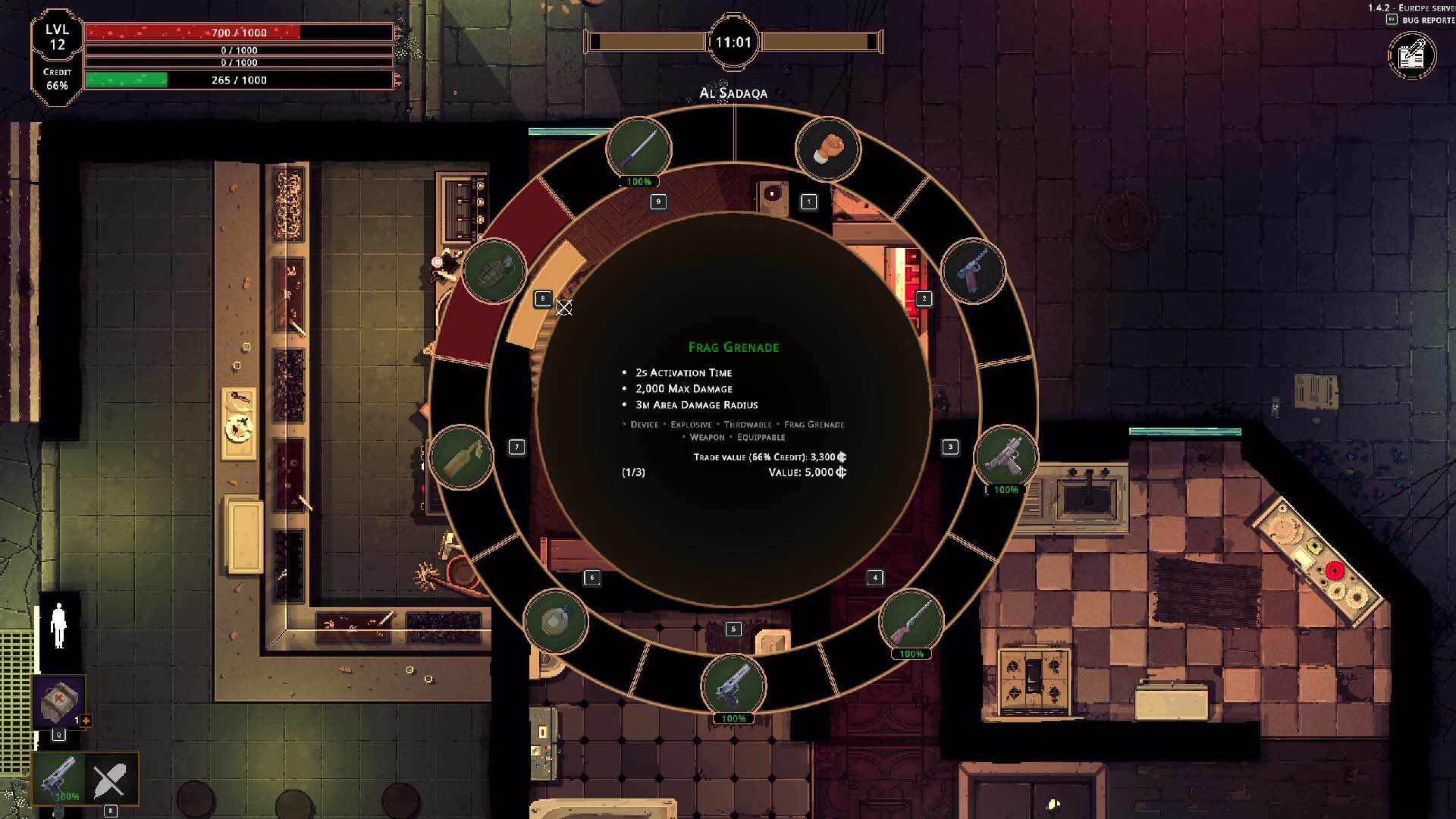Click the equipped pistol HUD slot

click(x=58, y=778)
